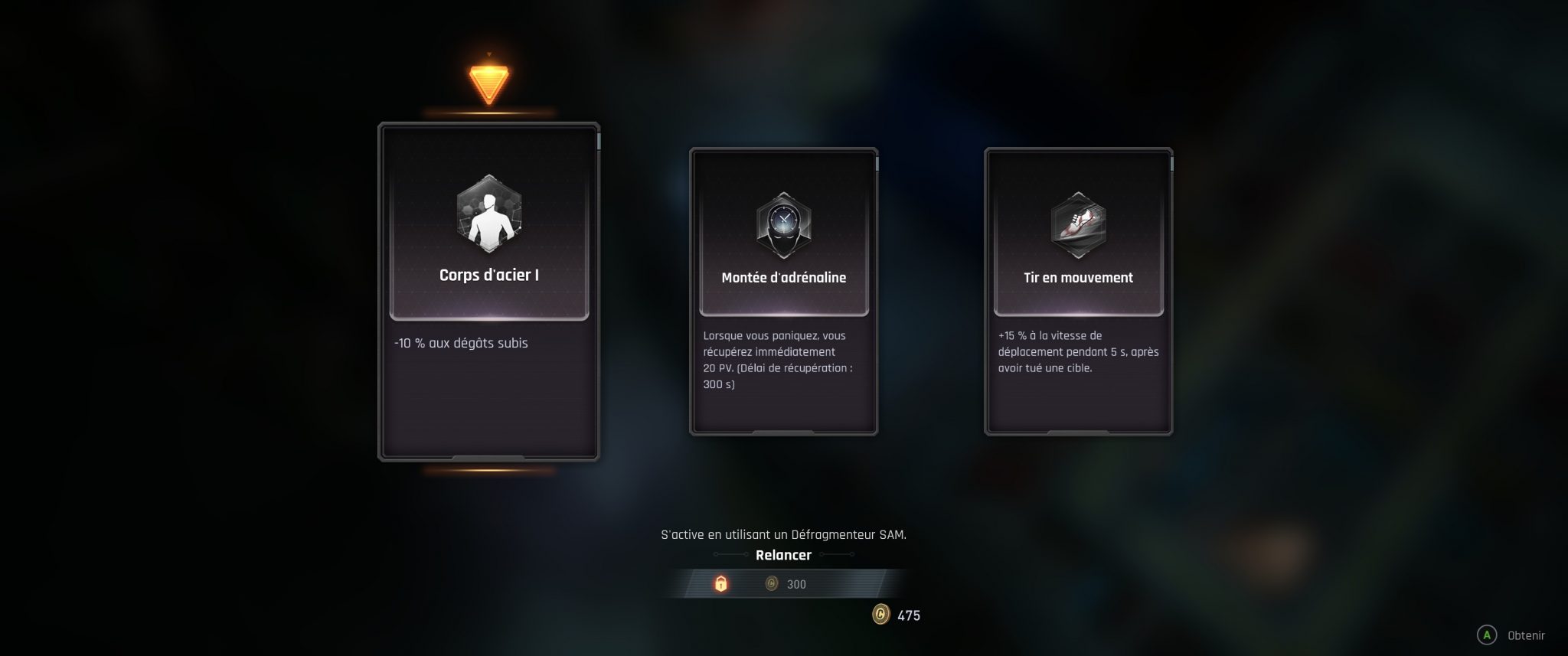Pick the Tir en mouvement card
This screenshot has height=656, width=1568.
click(x=1078, y=292)
